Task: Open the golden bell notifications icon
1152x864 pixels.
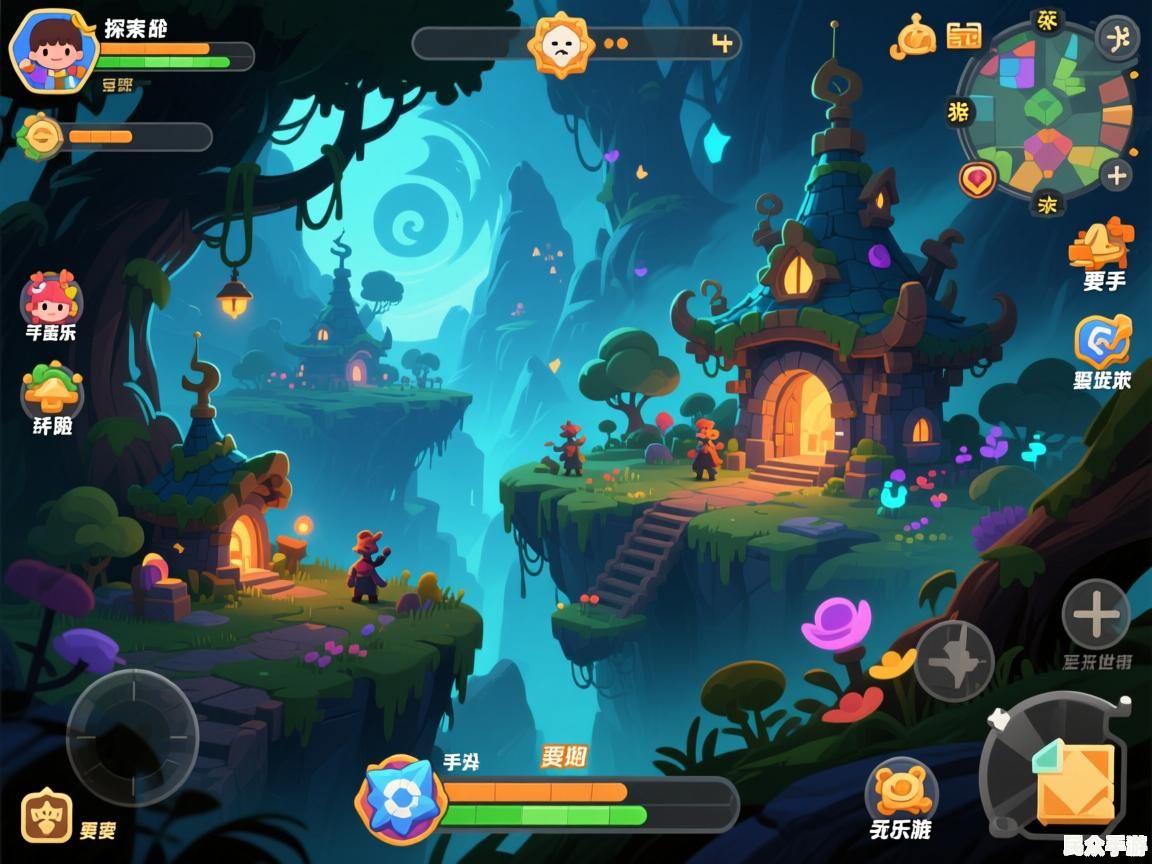Action: (915, 37)
